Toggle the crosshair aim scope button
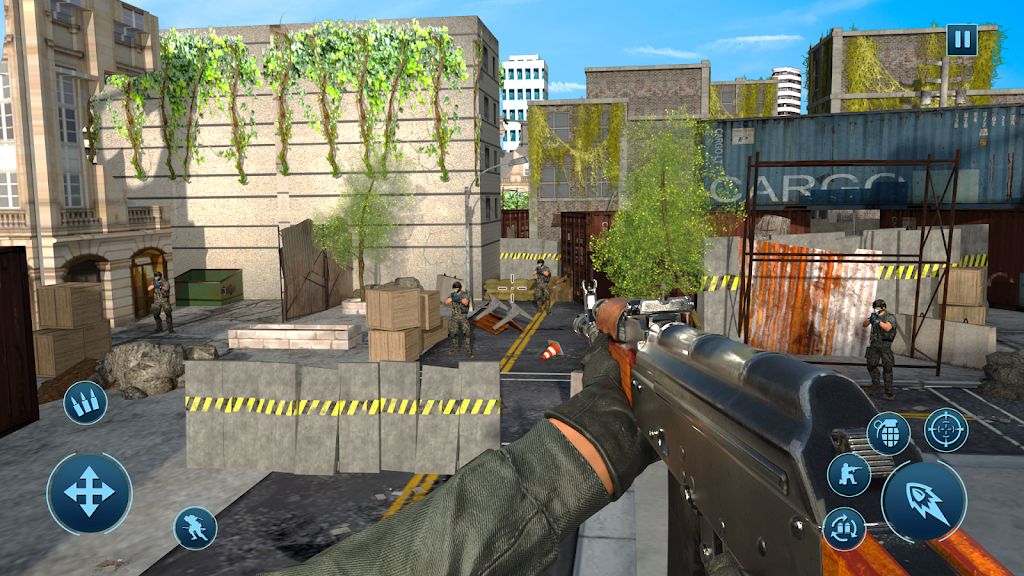The width and height of the screenshot is (1024, 576). [x=945, y=430]
